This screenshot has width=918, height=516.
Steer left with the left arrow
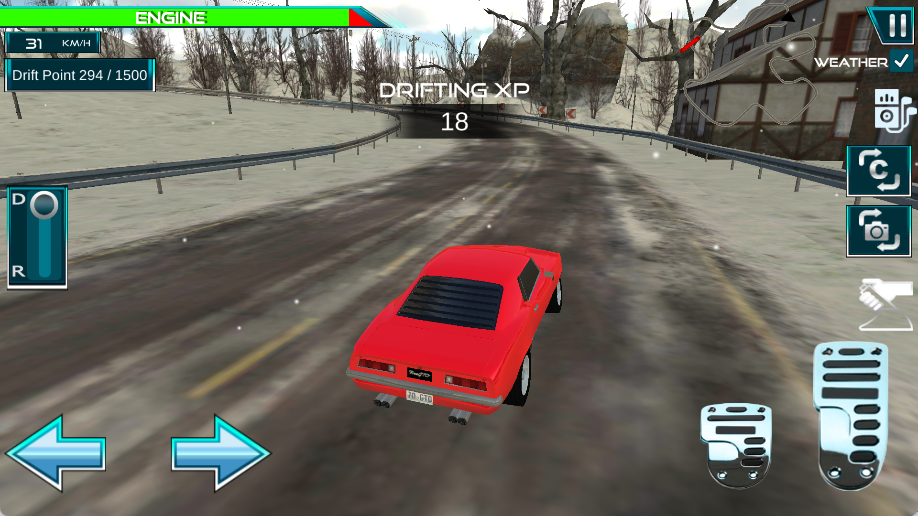click(x=56, y=453)
